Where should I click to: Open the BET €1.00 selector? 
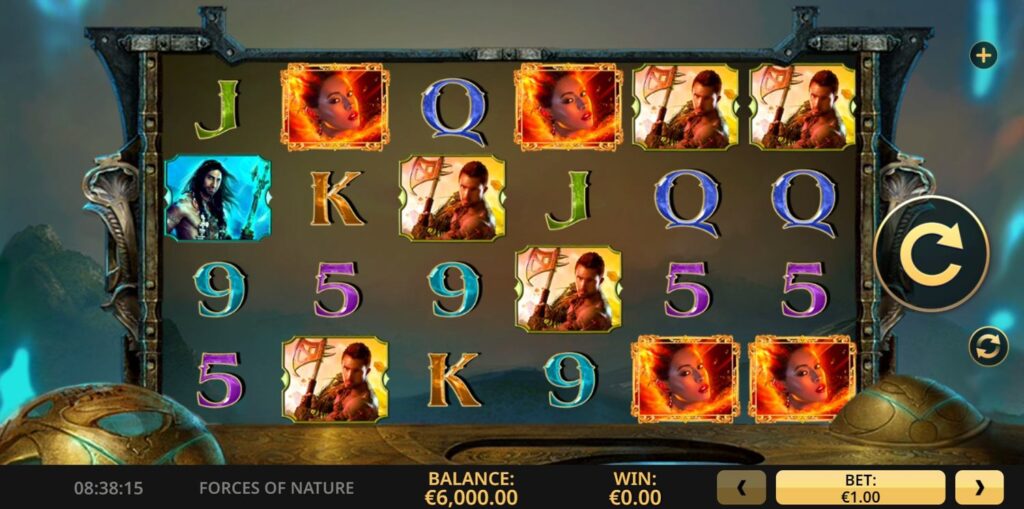[x=860, y=488]
